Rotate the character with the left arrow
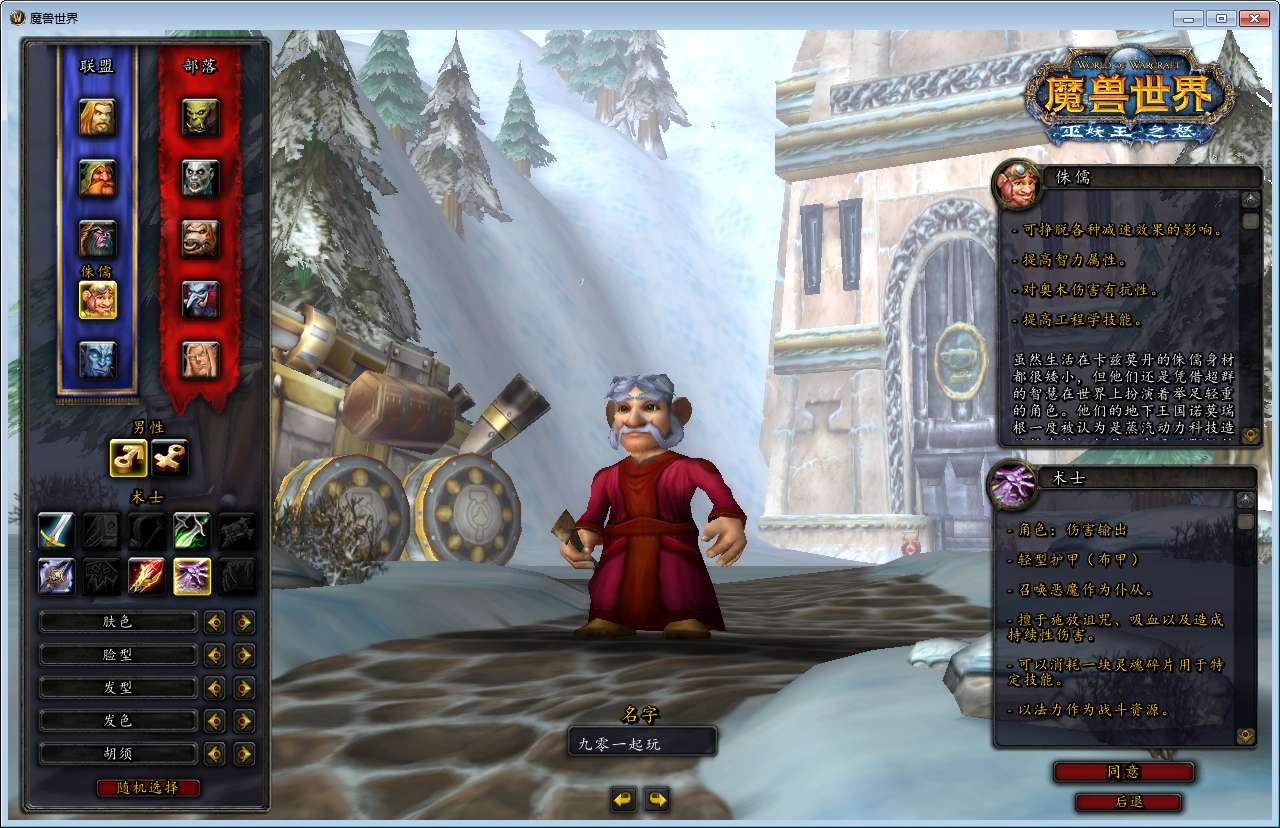 [x=623, y=799]
